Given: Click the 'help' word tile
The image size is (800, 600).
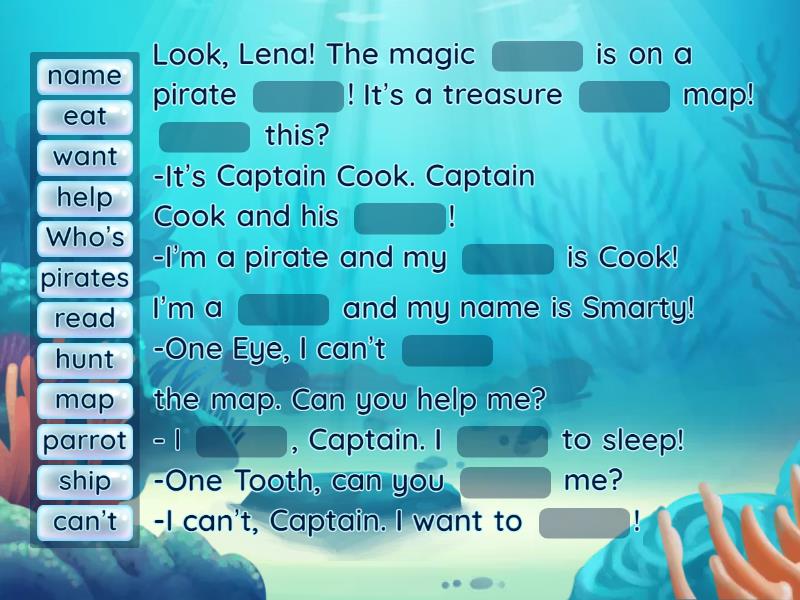Looking at the screenshot, I should 85,197.
